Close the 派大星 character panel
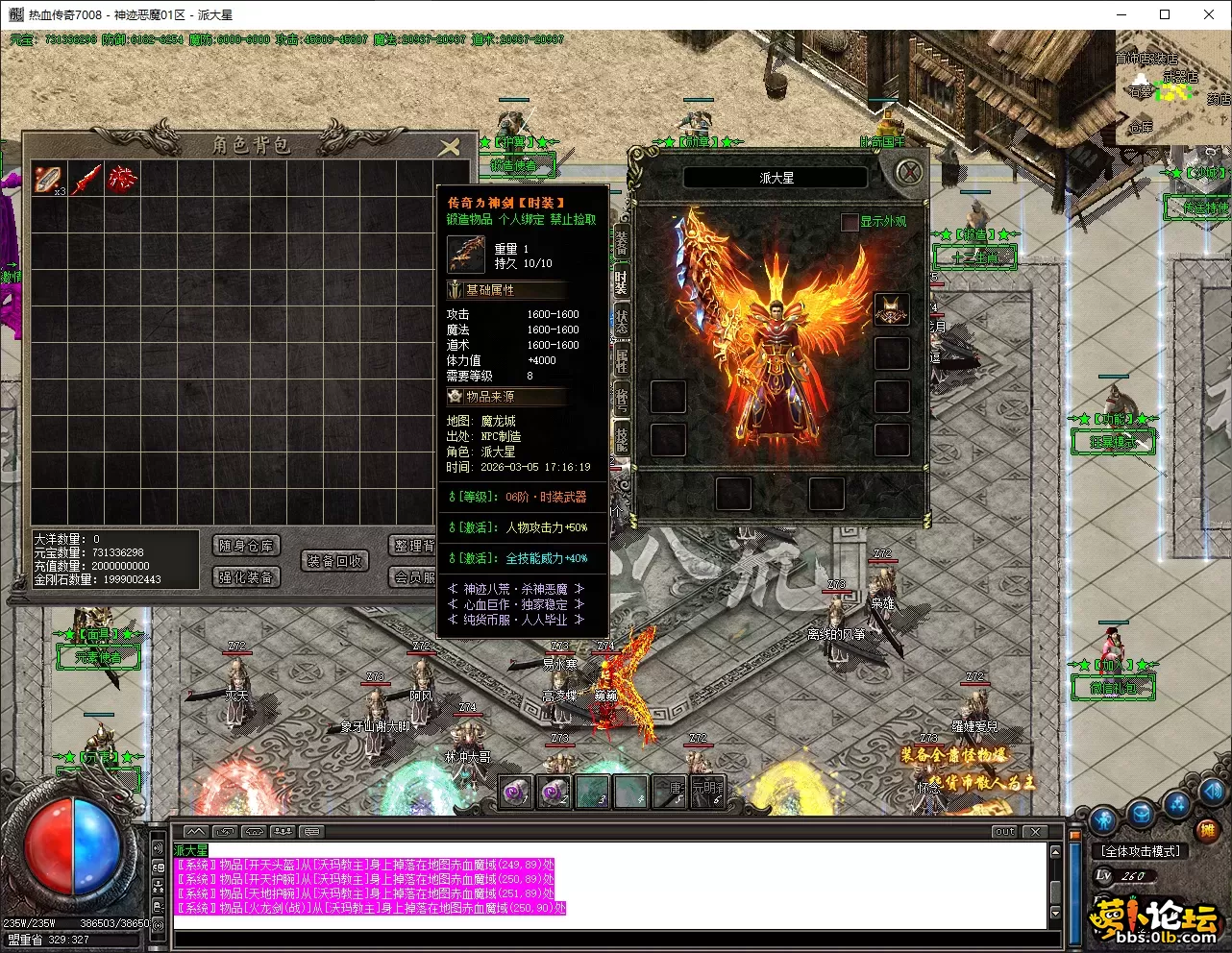The height and width of the screenshot is (953, 1232). click(x=908, y=173)
